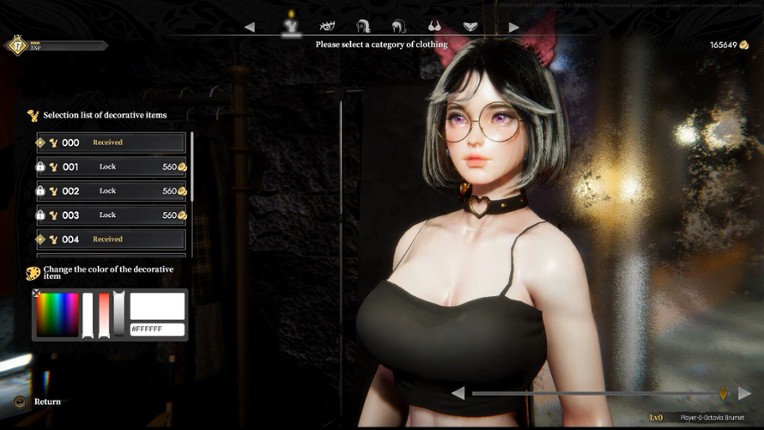Switch to the eye category tab
Screen dimensions: 764x430
pyautogui.click(x=326, y=25)
